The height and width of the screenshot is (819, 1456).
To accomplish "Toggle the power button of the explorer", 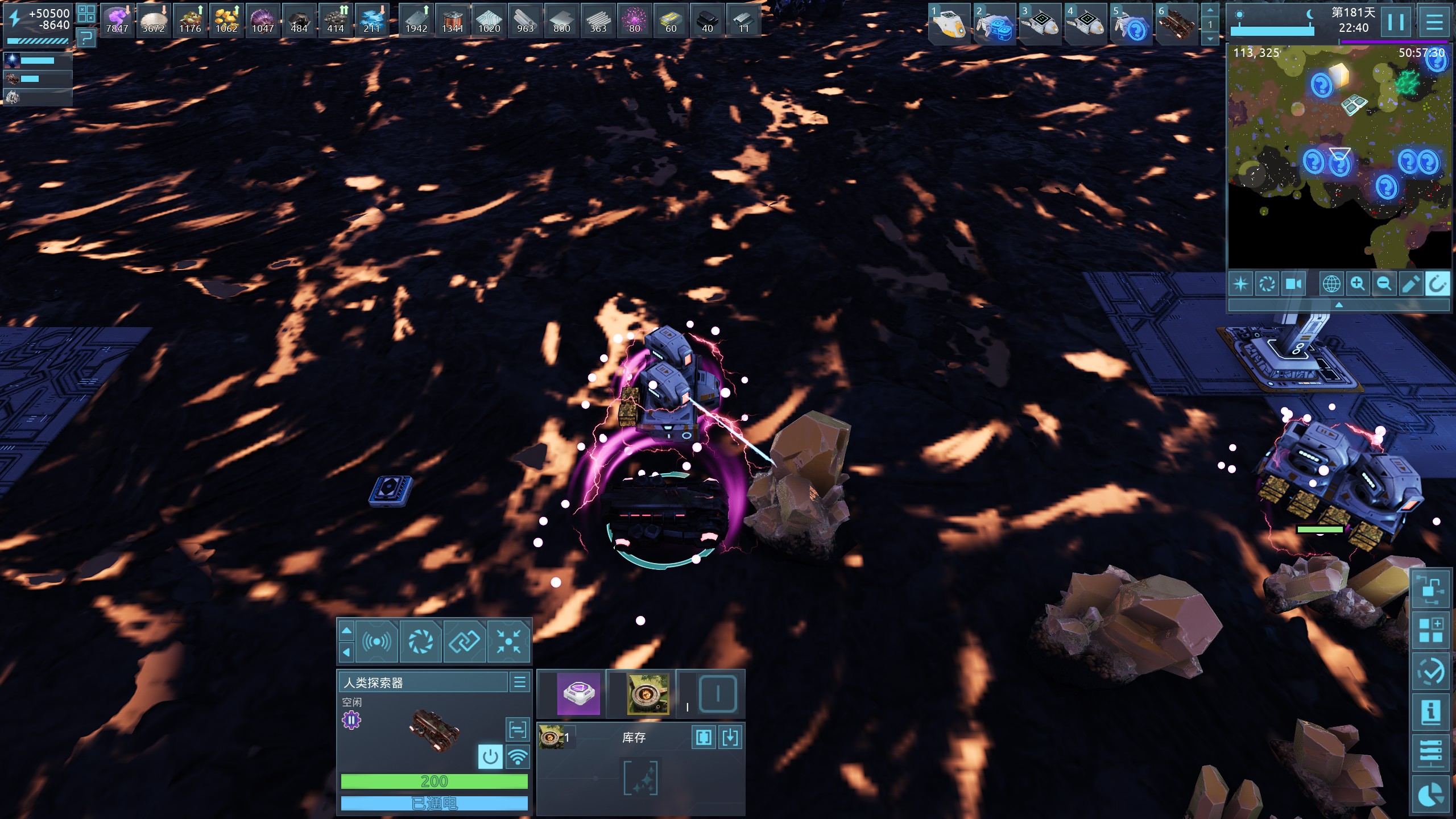I will (x=490, y=757).
